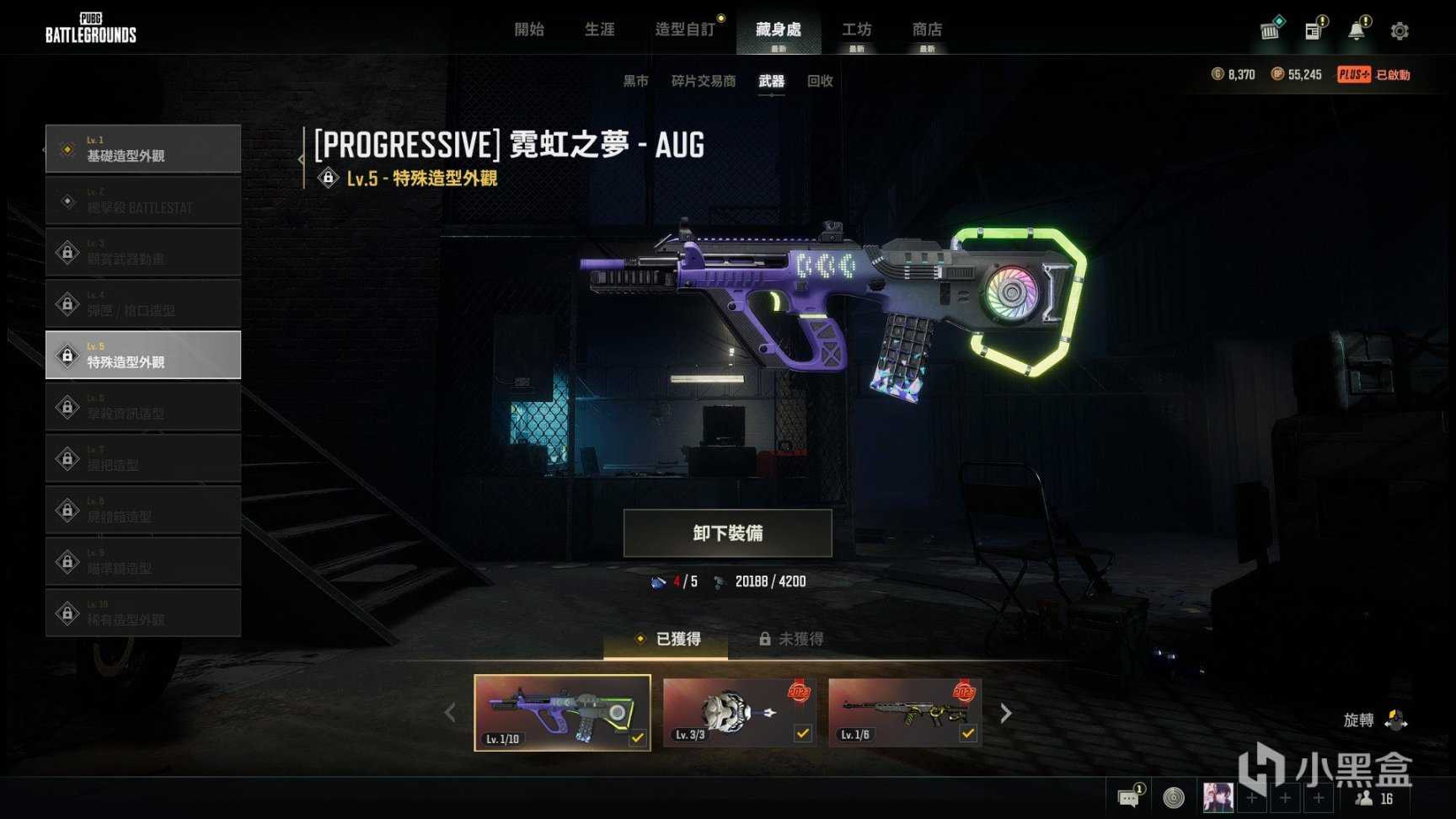Screen dimensions: 1456x819
Task: Choose the Lv.5 特殊造型外觀 level entry
Action: click(x=143, y=355)
